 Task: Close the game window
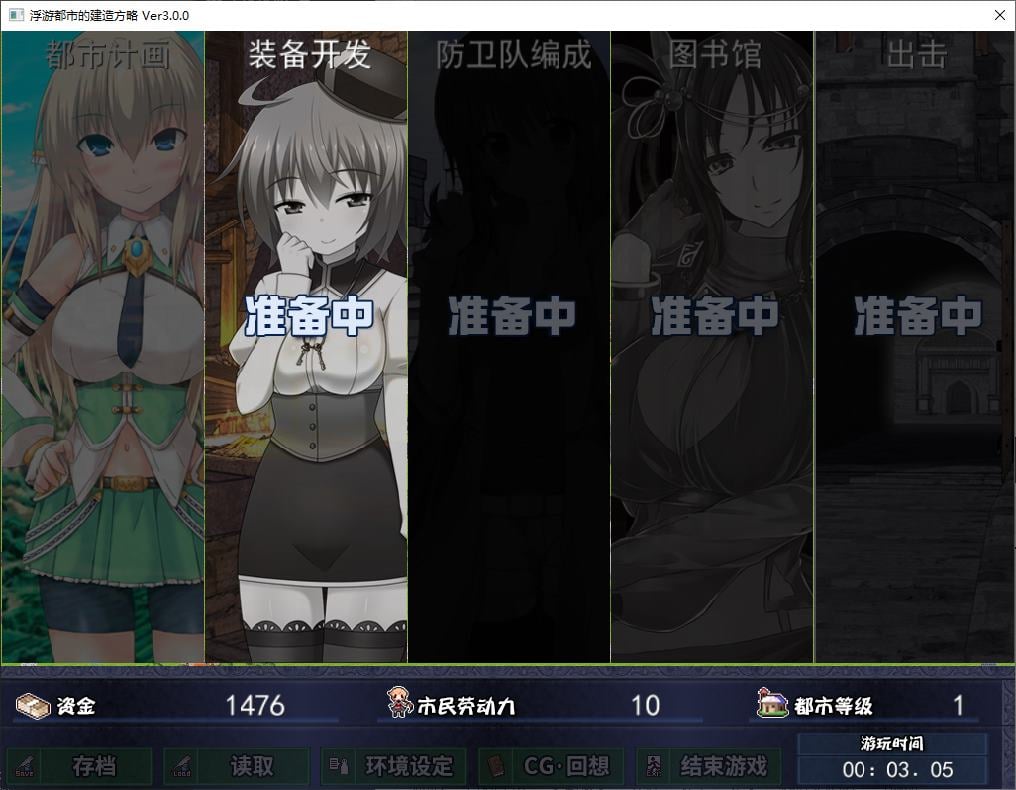click(999, 15)
